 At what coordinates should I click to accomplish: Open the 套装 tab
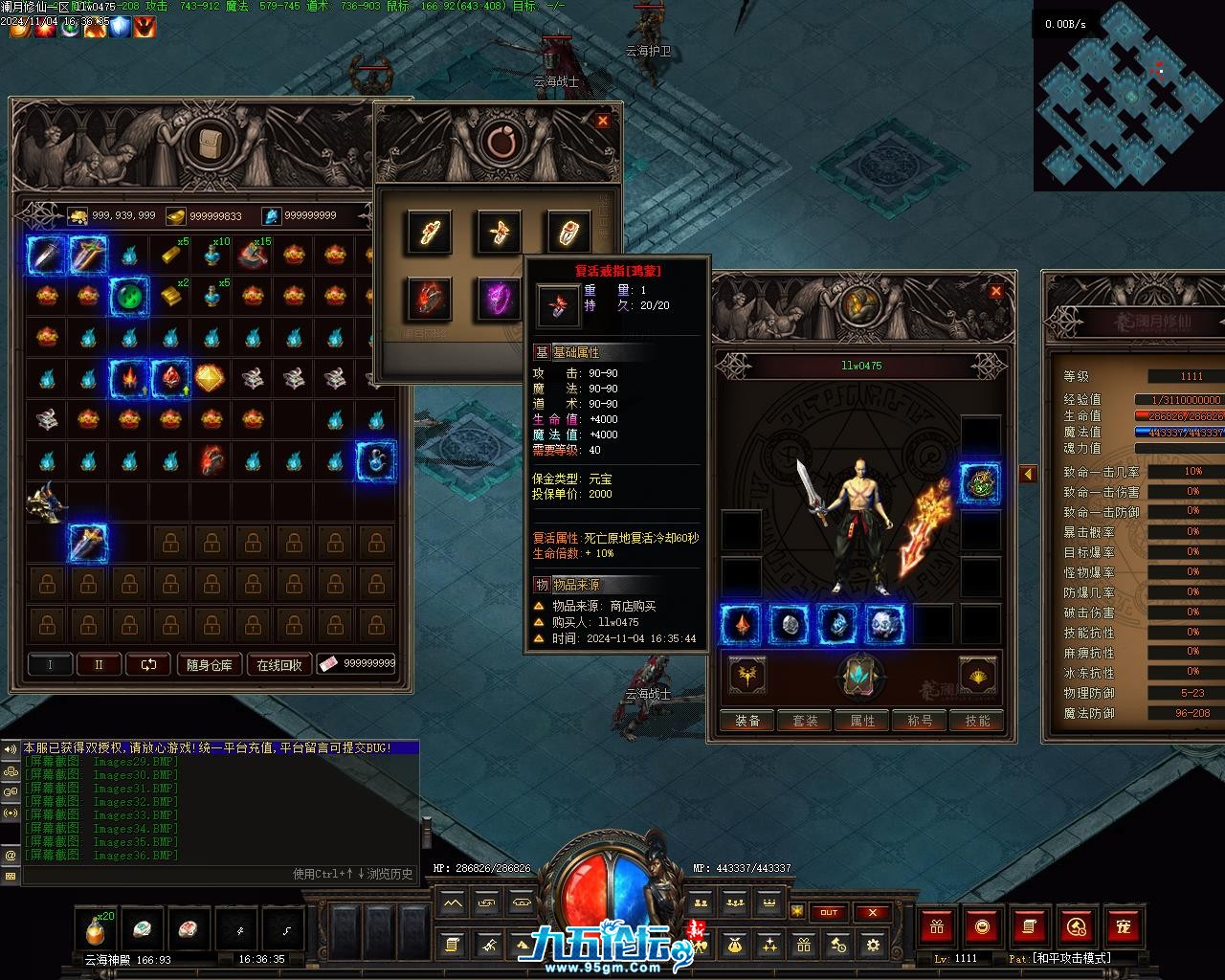point(805,721)
